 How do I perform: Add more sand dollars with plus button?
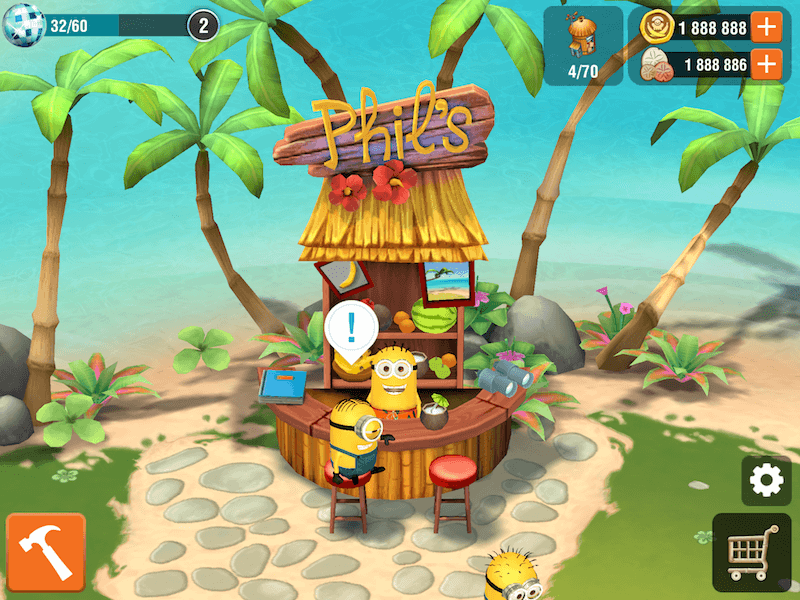(x=766, y=65)
